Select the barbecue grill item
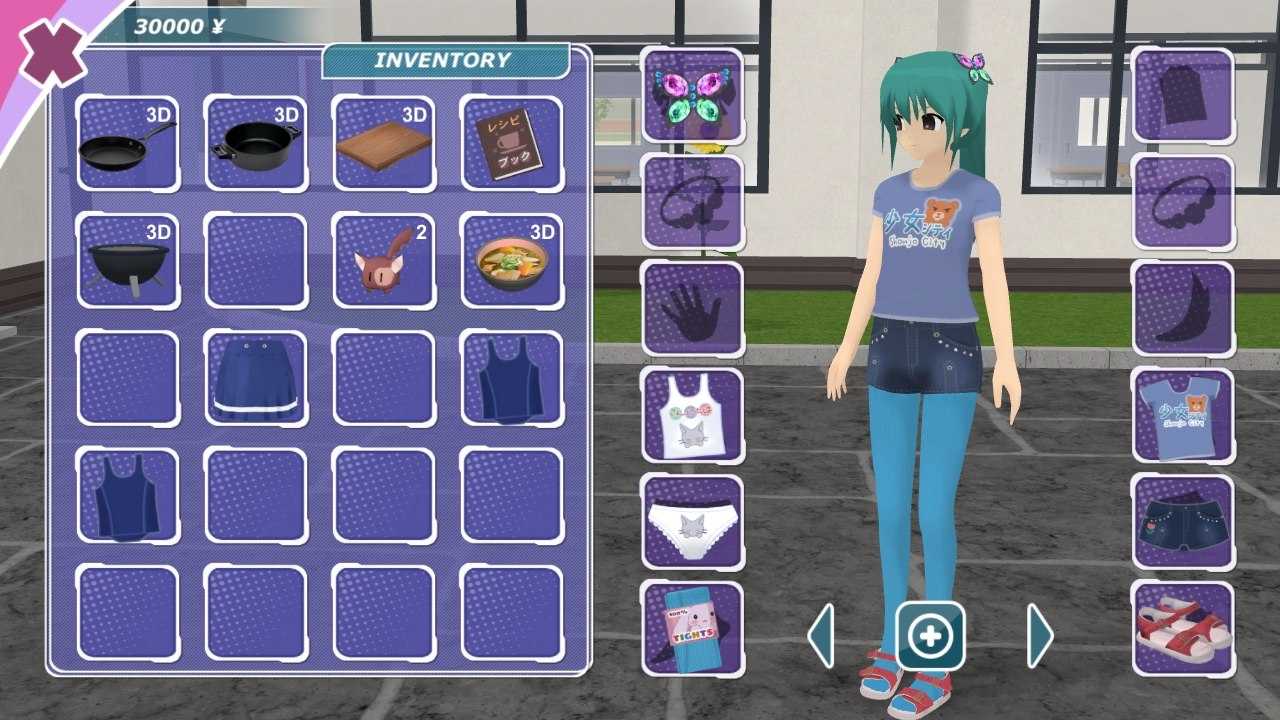This screenshot has width=1280, height=720. [x=127, y=261]
